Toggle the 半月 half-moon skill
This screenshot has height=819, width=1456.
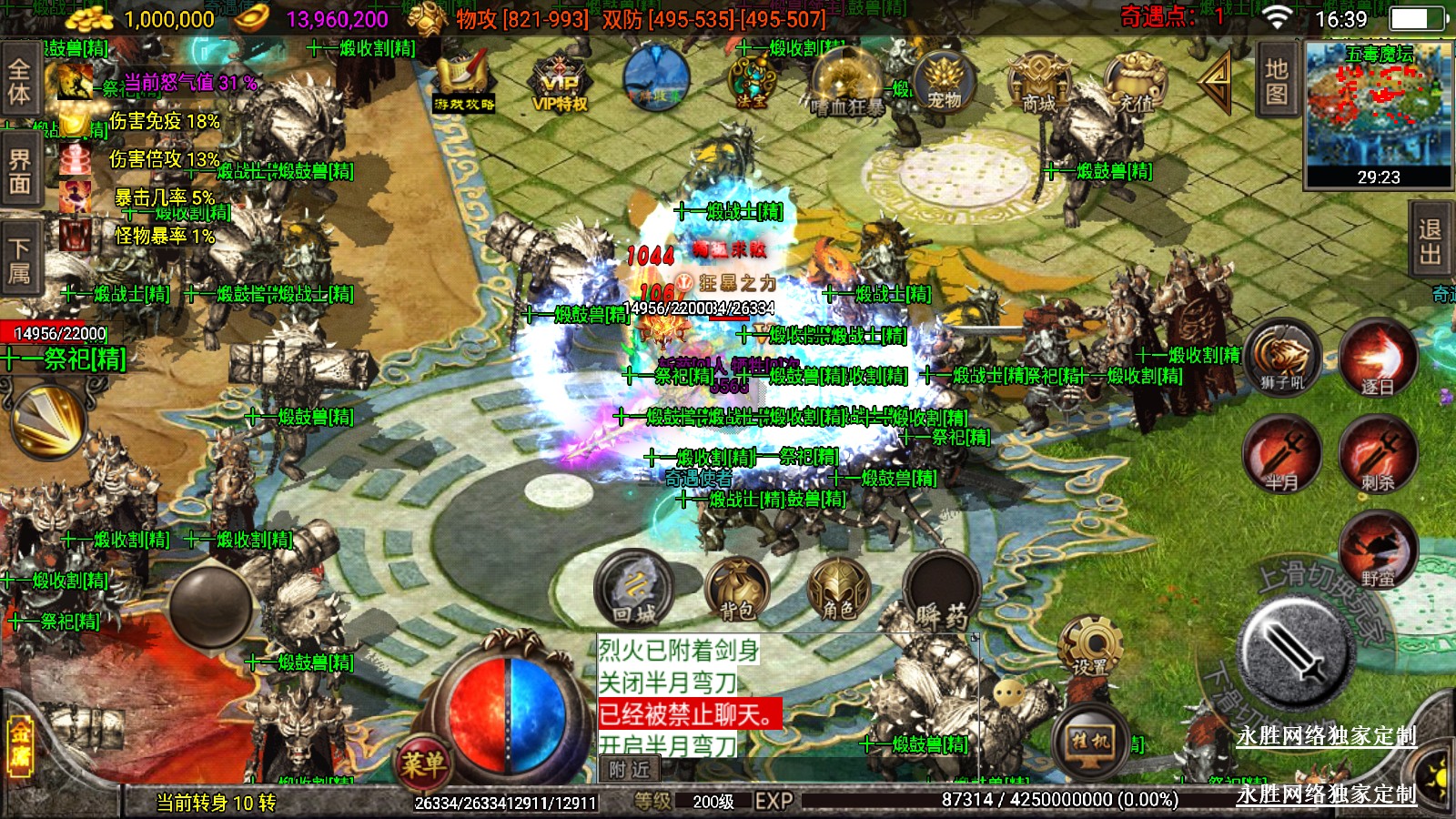click(x=1282, y=453)
